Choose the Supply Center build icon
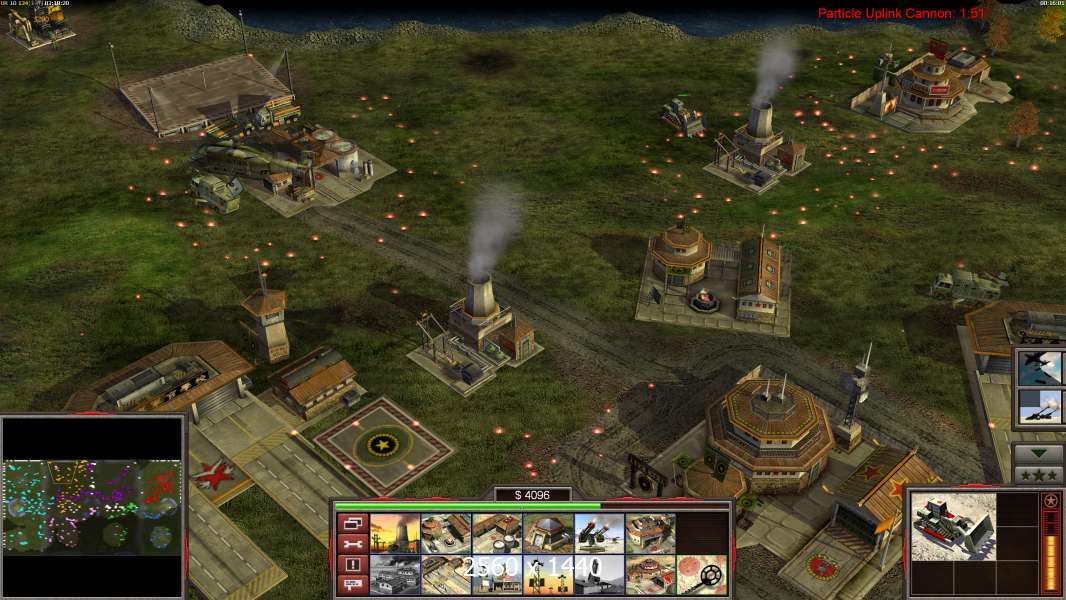This screenshot has height=600, width=1066. click(x=497, y=534)
